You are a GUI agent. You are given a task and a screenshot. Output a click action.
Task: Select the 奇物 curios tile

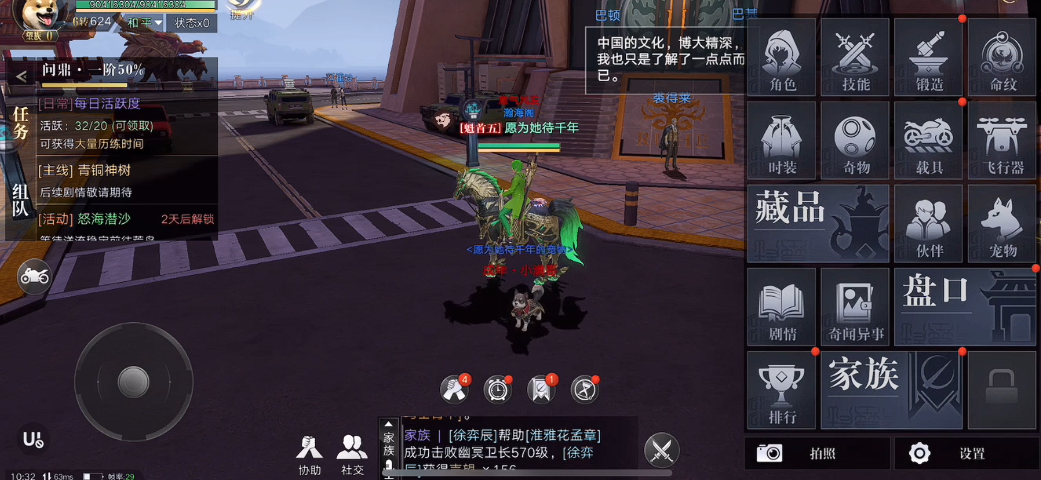coord(855,140)
